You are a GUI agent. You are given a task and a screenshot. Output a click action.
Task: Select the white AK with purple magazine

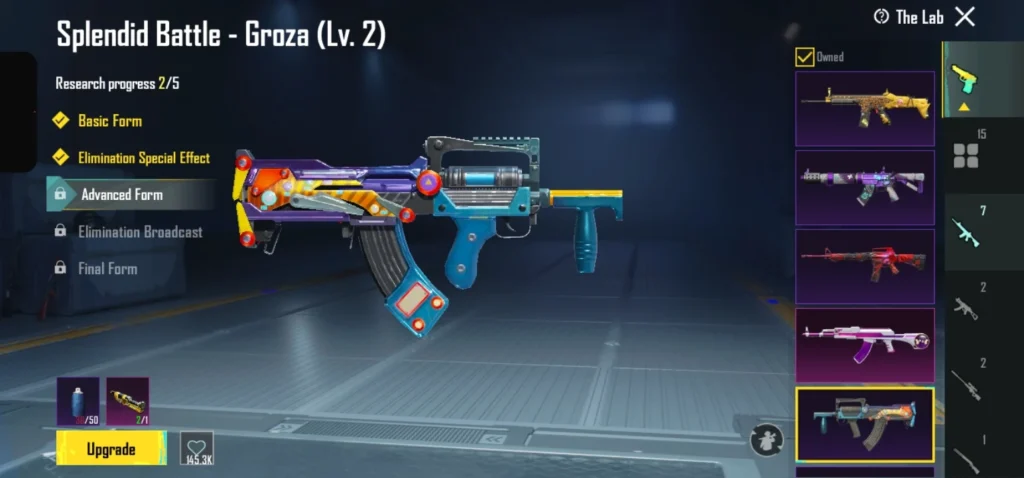pyautogui.click(x=865, y=344)
